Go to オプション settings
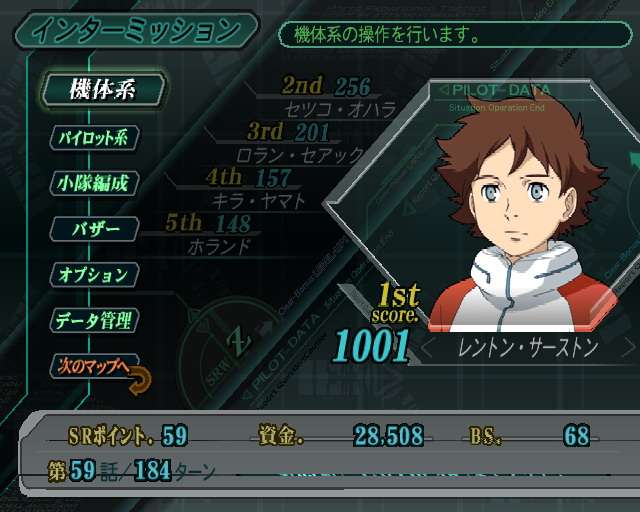The width and height of the screenshot is (640, 512). pos(92,274)
